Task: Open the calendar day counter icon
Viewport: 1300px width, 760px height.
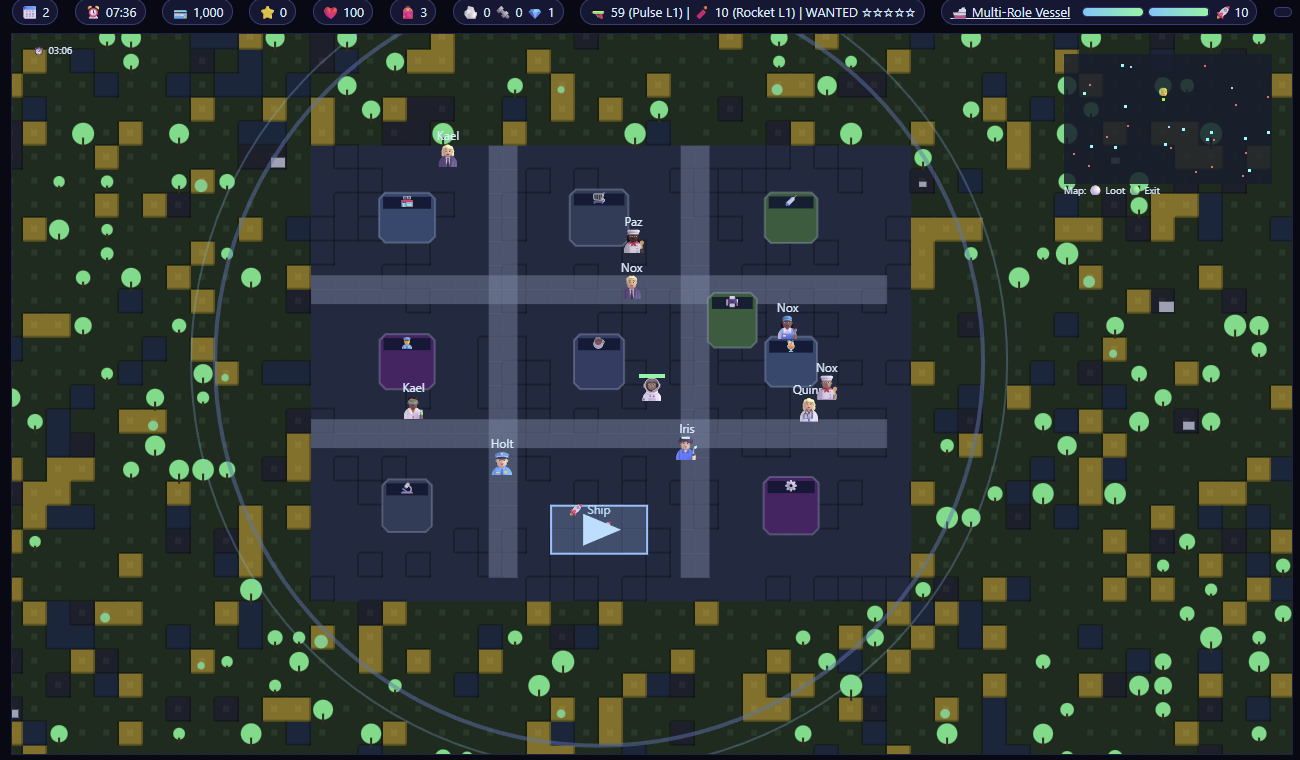Action: click(30, 14)
